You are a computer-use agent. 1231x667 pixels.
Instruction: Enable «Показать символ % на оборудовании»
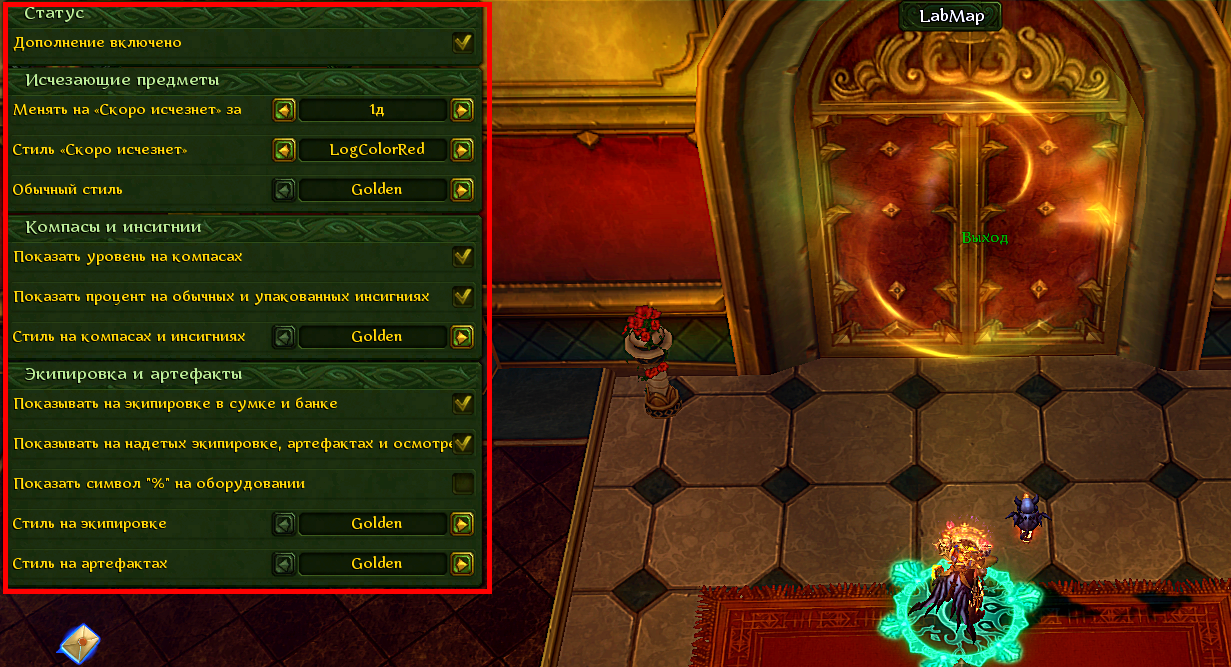pos(462,483)
